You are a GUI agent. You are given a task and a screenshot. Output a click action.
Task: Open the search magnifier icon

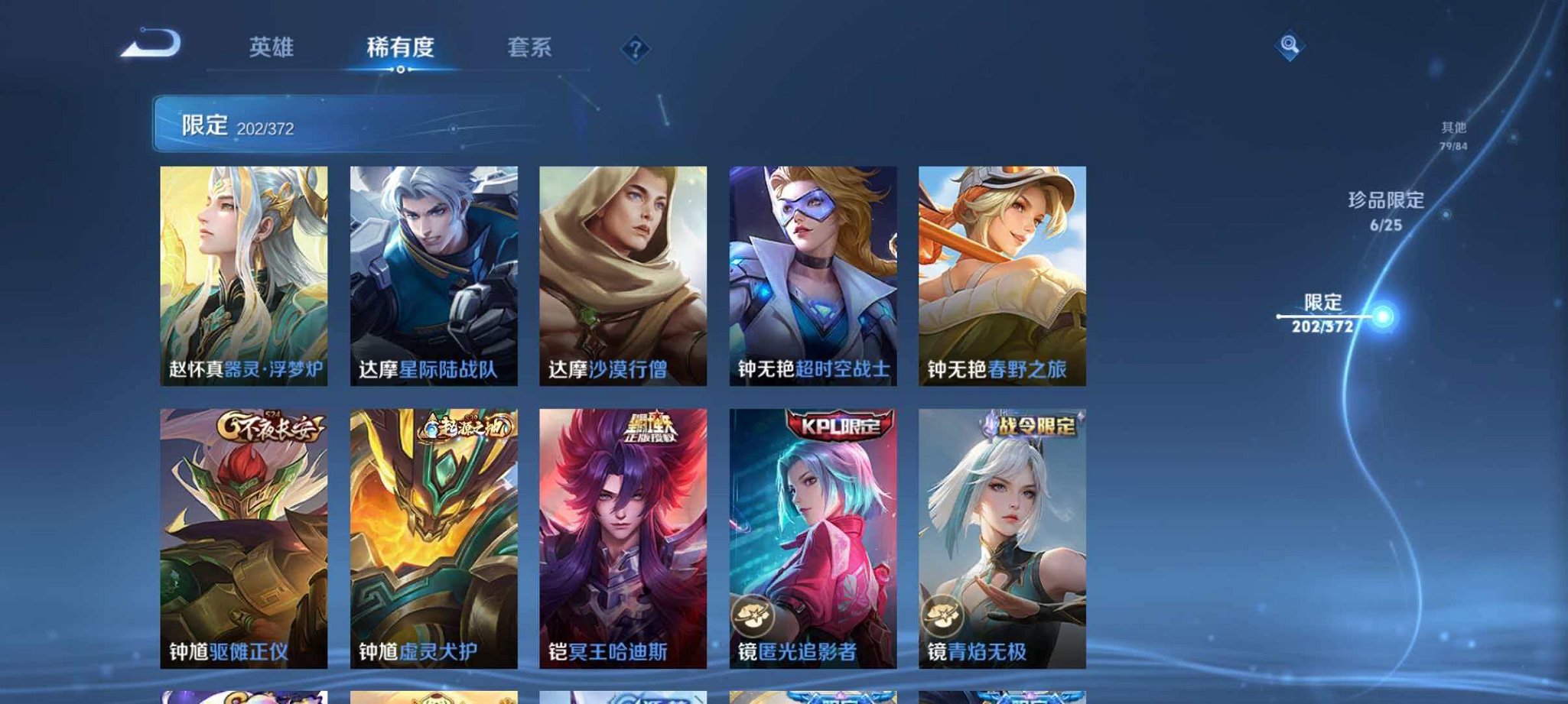1290,46
